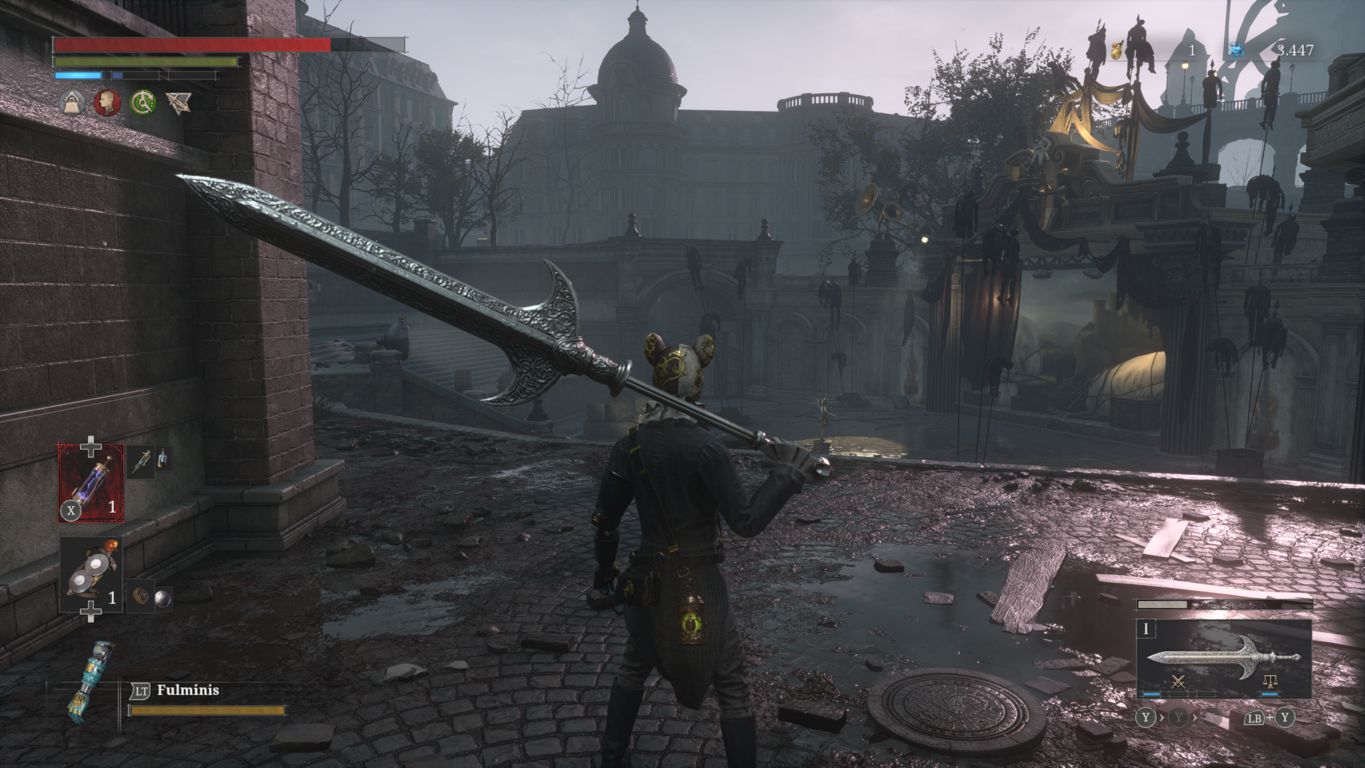Screen dimensions: 1365x768
Task: Choose the small syringe item in upper belt queue
Action: (141, 460)
